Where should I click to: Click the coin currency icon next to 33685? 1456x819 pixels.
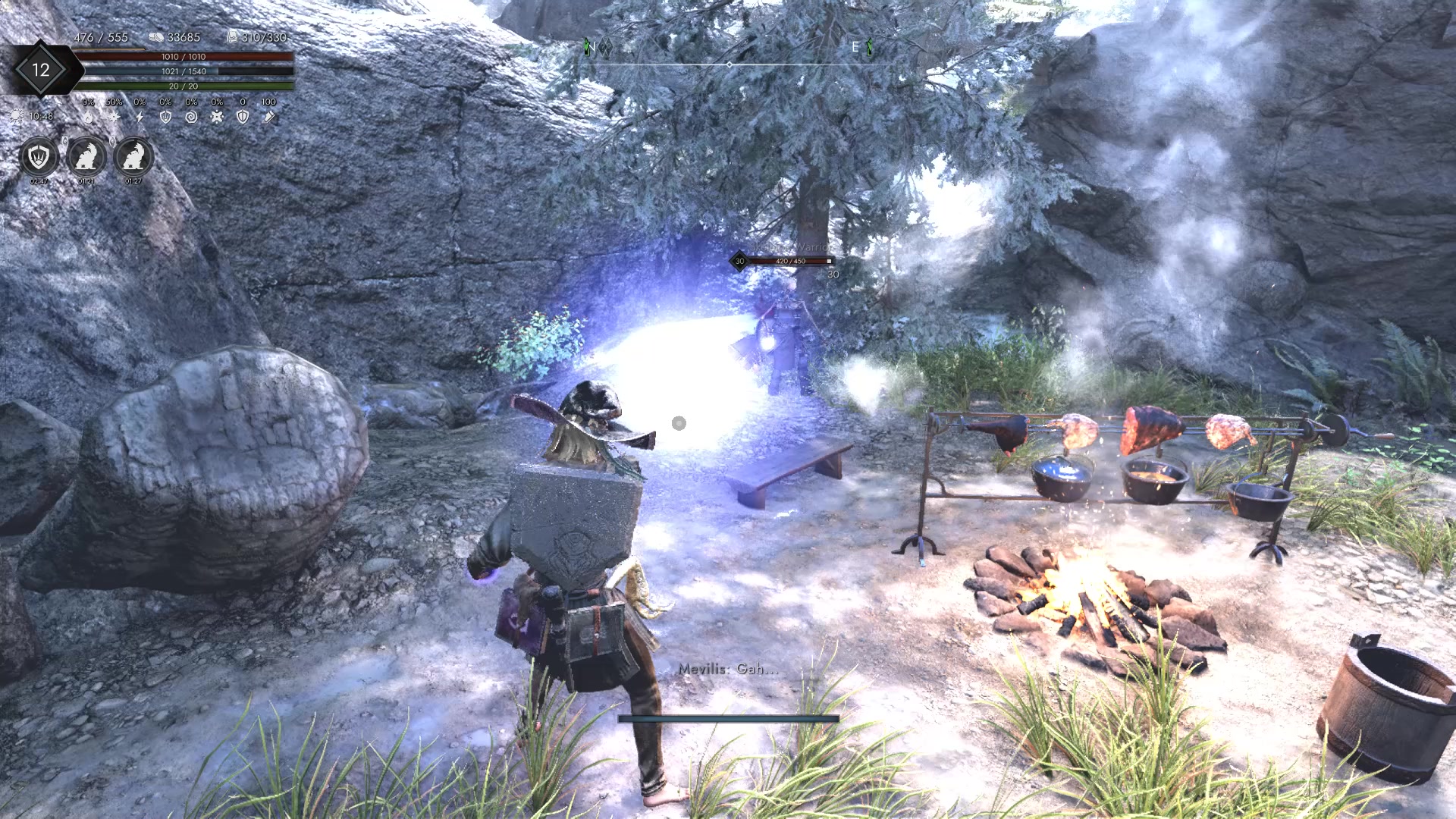pos(155,36)
